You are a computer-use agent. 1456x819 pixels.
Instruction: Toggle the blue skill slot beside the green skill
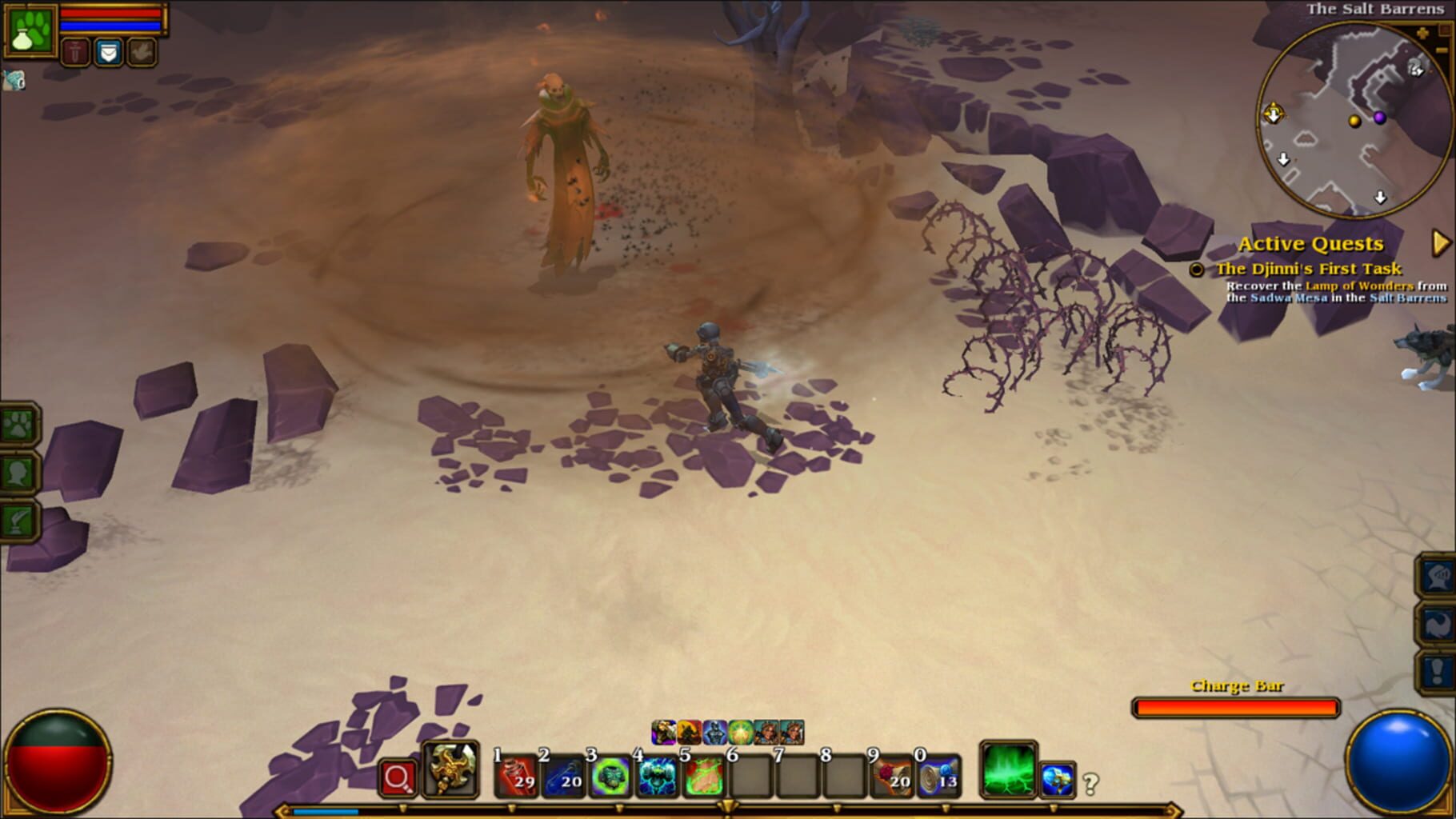point(1058,780)
